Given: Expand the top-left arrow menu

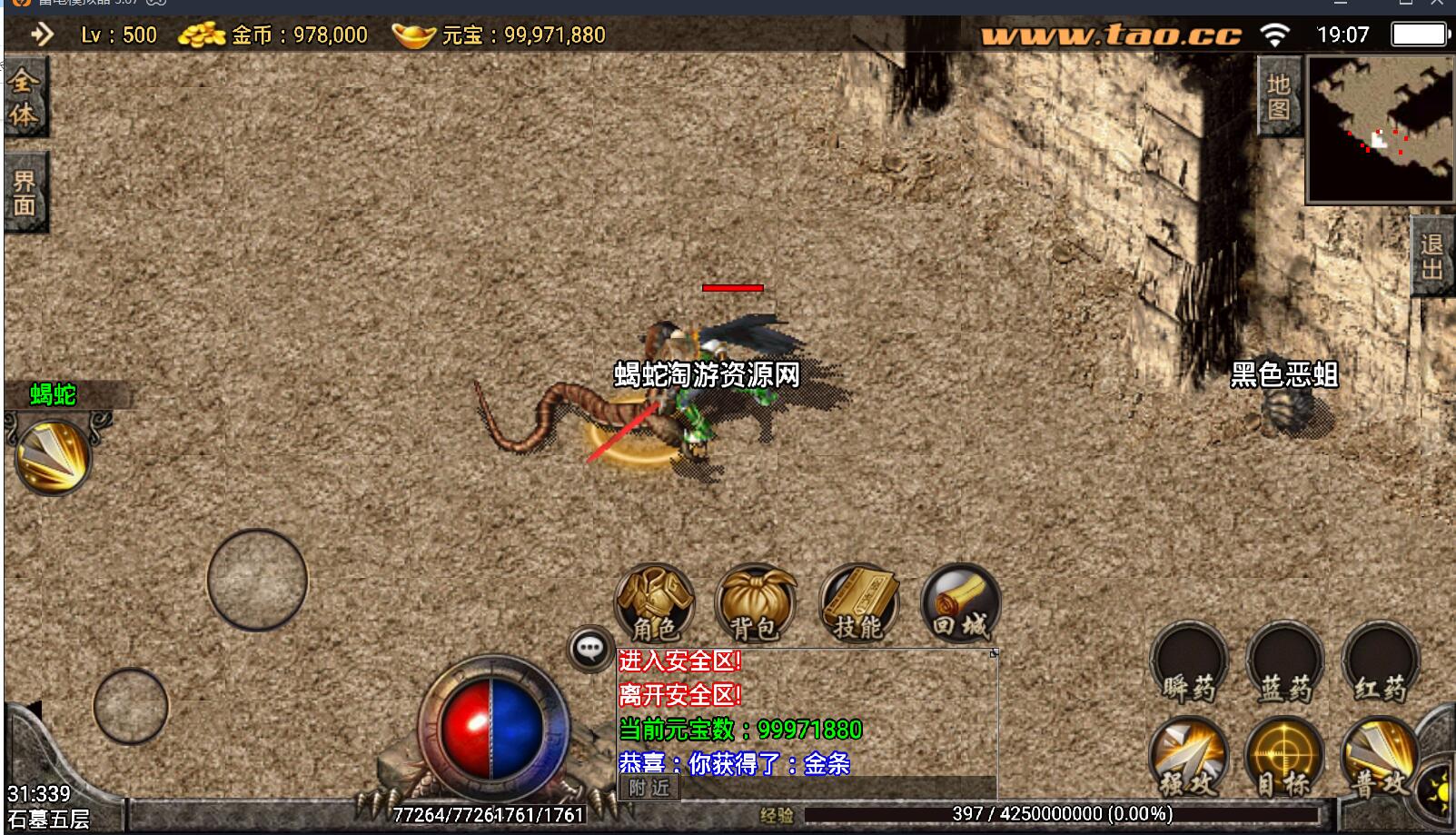Looking at the screenshot, I should [x=42, y=35].
